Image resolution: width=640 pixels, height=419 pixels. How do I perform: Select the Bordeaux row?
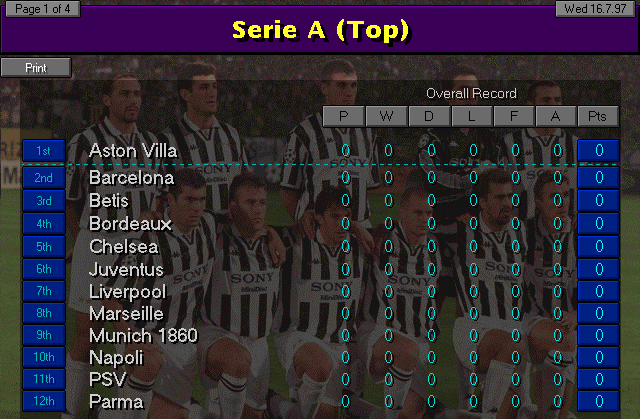[130, 223]
